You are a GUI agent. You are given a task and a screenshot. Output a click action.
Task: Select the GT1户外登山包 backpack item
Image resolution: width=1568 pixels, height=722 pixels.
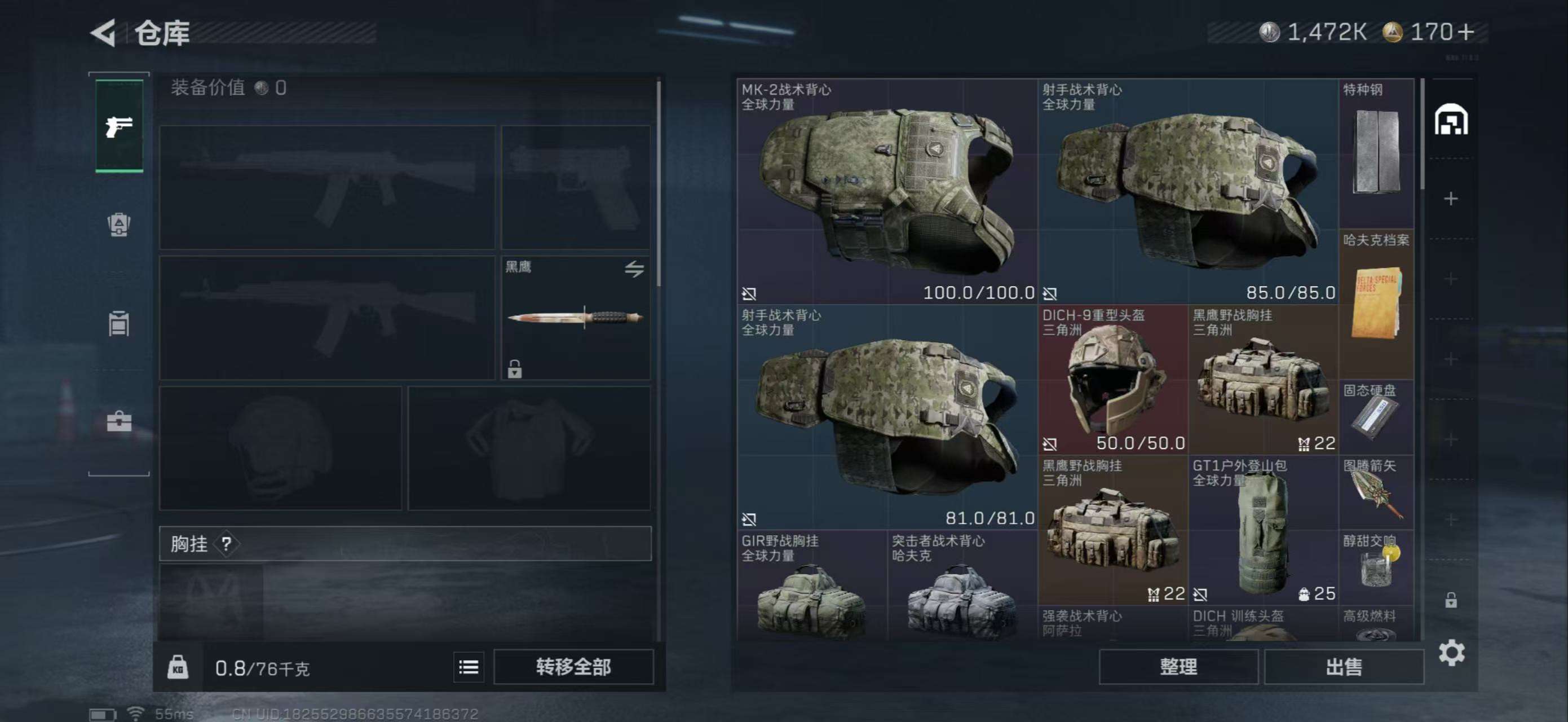pos(1263,530)
